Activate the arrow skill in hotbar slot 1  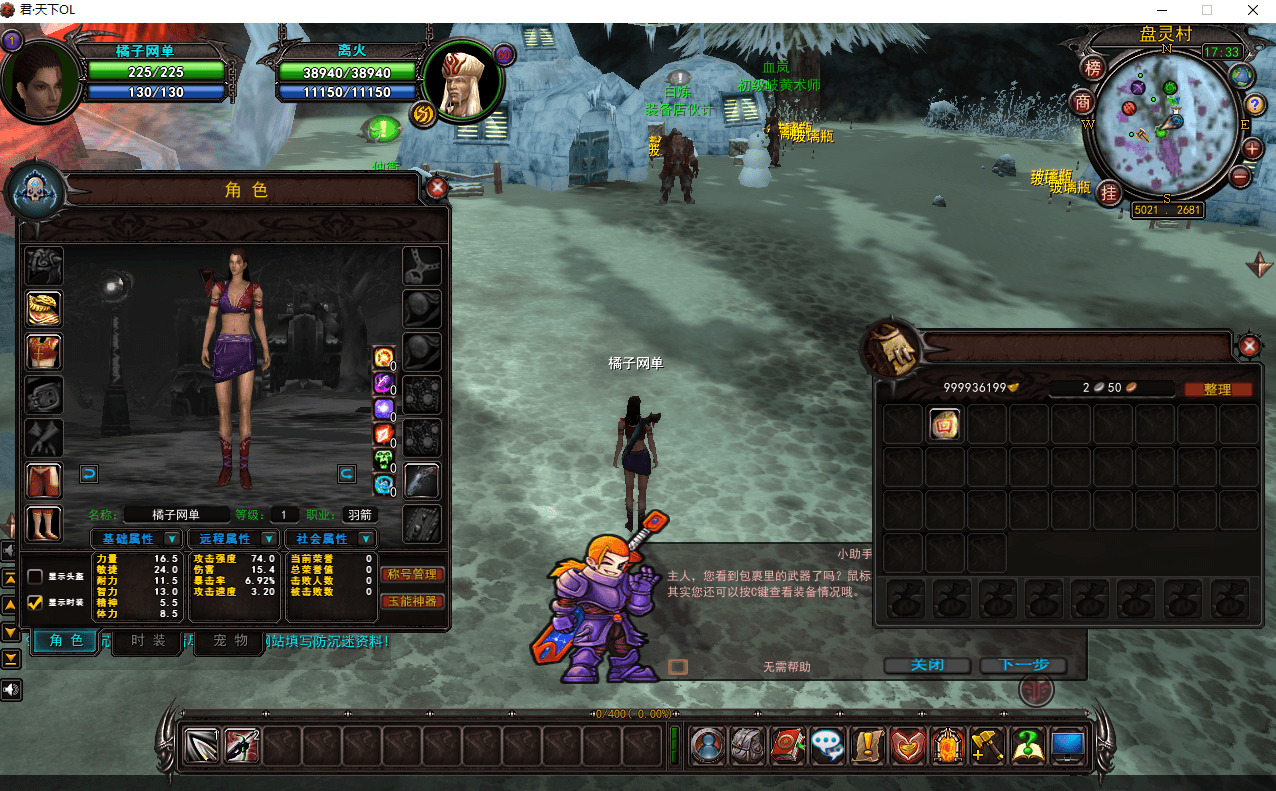(202, 746)
